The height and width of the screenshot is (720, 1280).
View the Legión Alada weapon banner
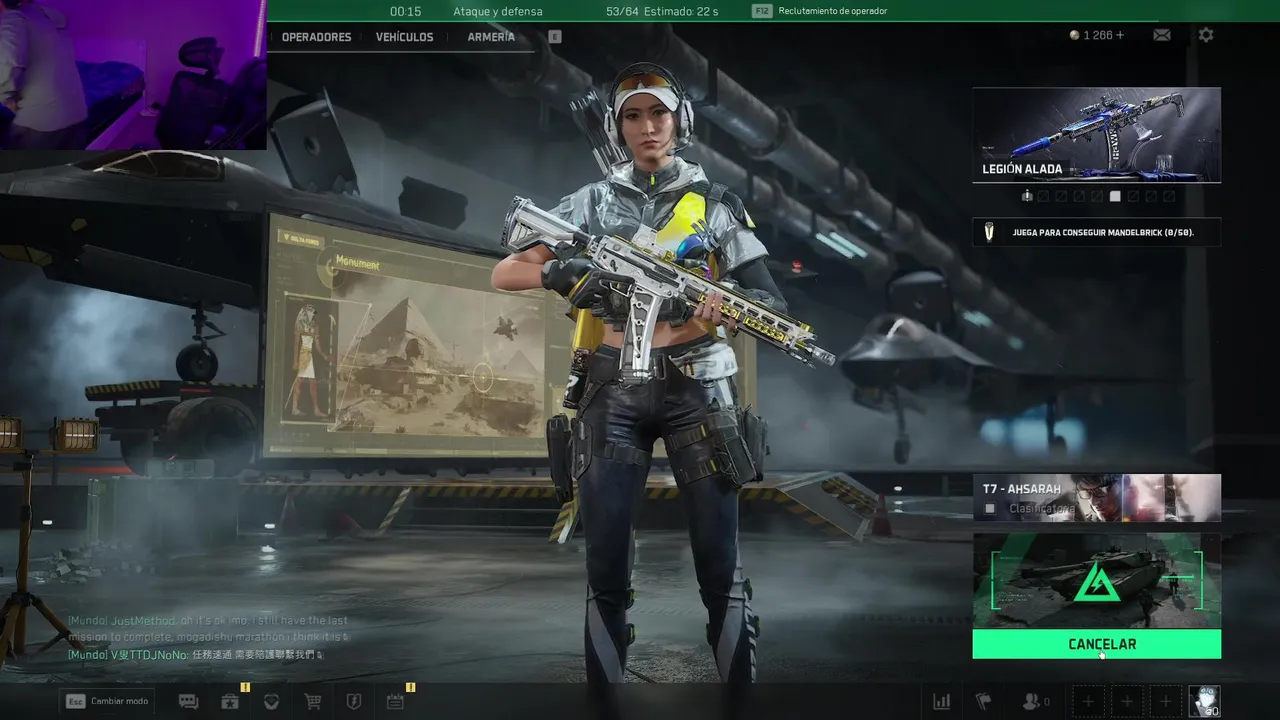coord(1096,134)
